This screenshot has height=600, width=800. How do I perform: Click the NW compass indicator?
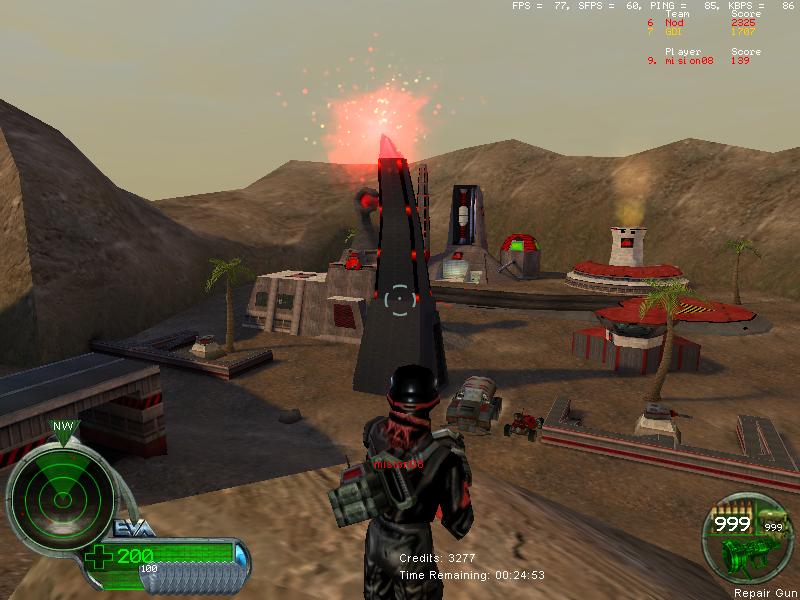(62, 426)
